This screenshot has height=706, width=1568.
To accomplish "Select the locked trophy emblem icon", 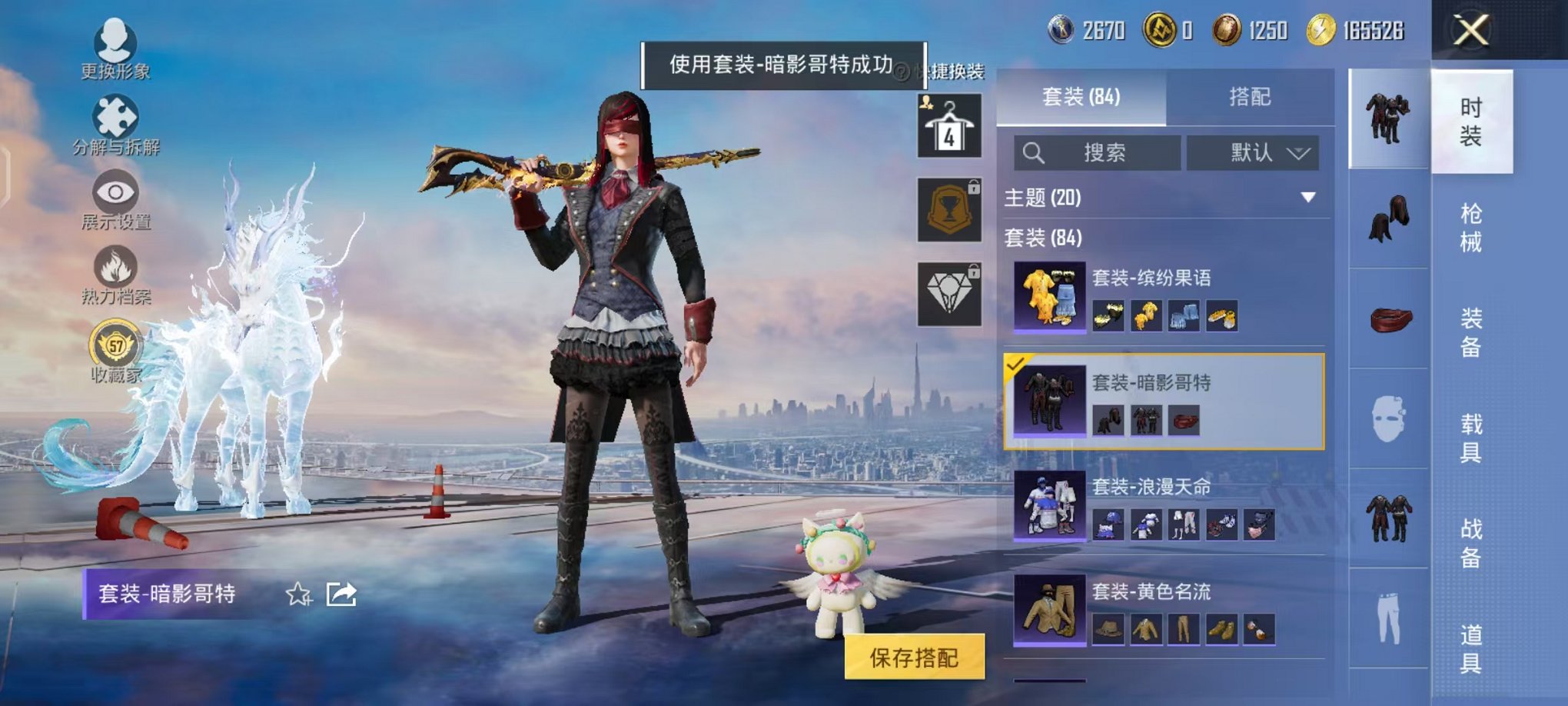I will 948,208.
